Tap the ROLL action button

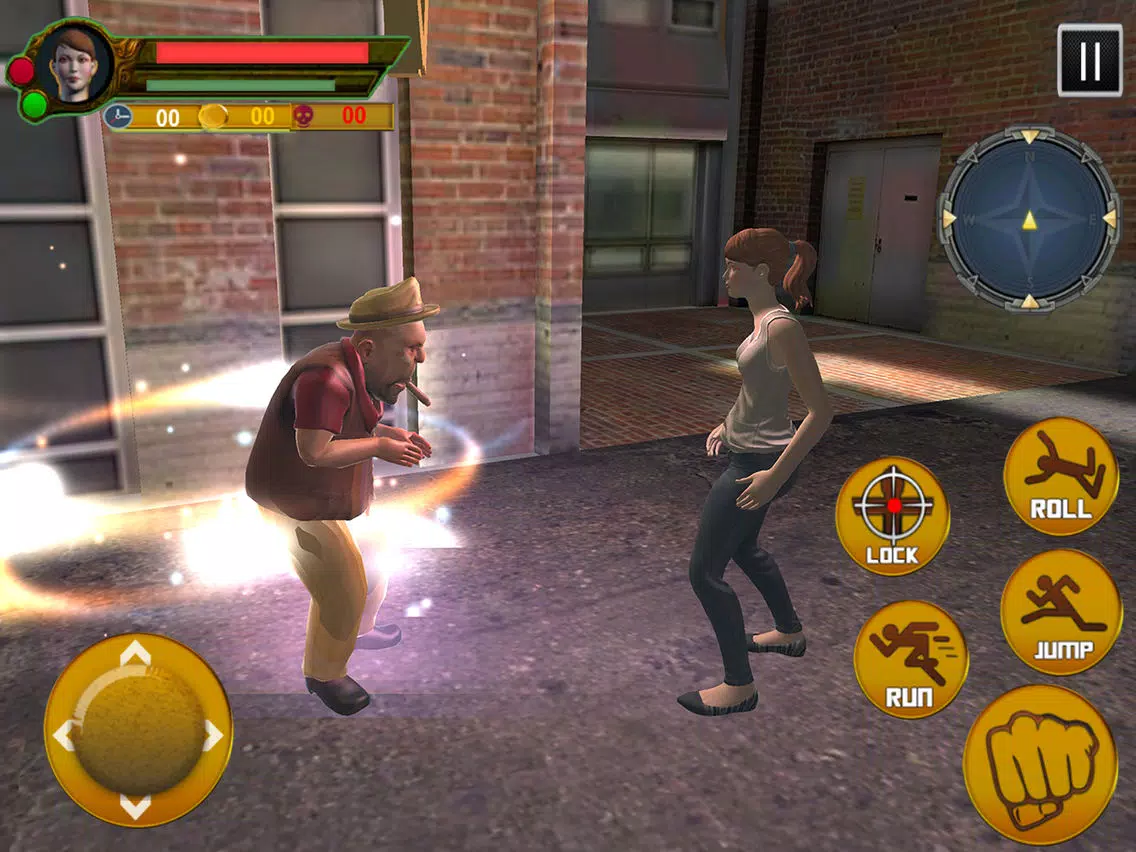[1060, 476]
